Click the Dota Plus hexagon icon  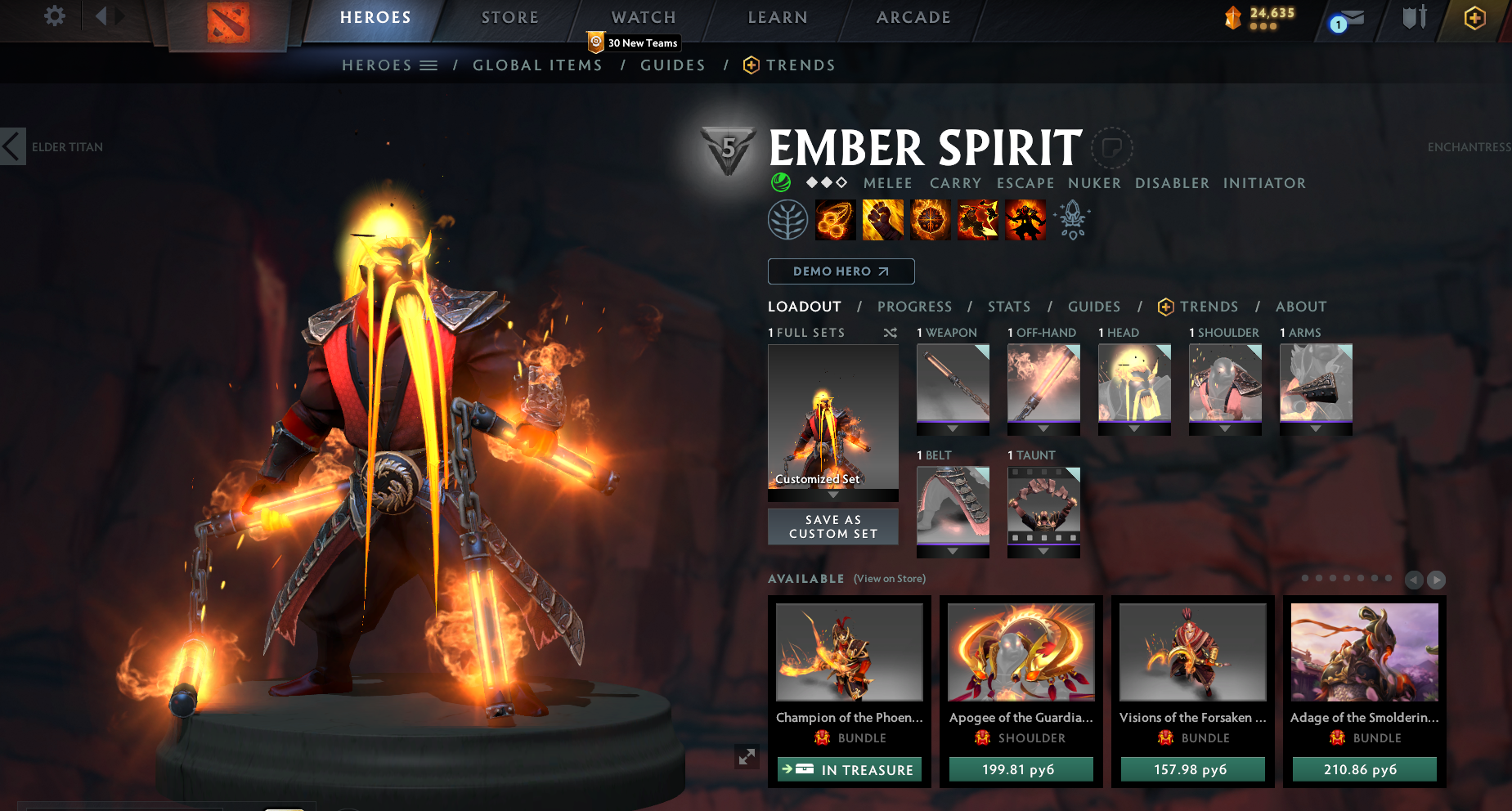(1474, 17)
